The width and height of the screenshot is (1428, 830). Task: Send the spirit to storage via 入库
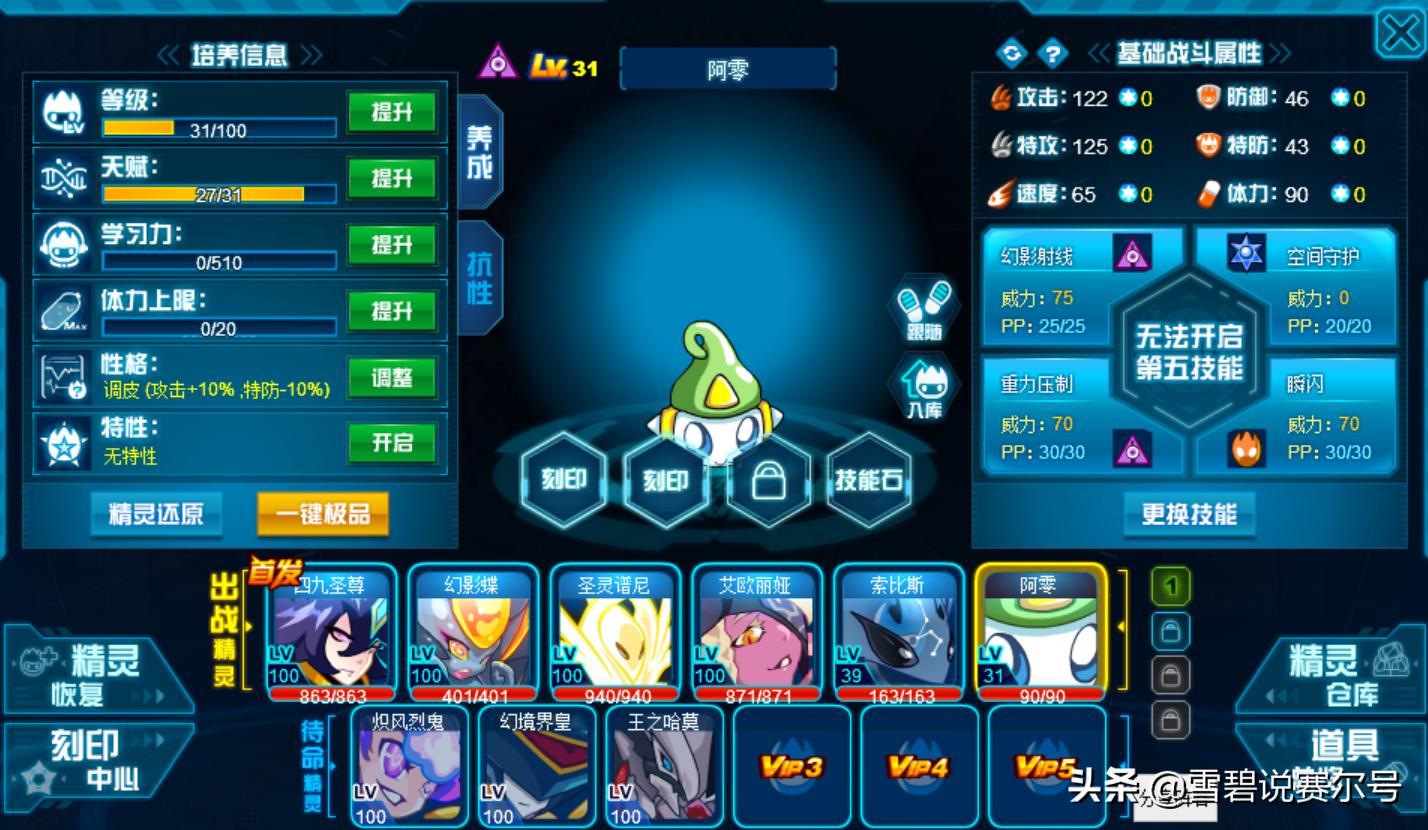tap(924, 388)
